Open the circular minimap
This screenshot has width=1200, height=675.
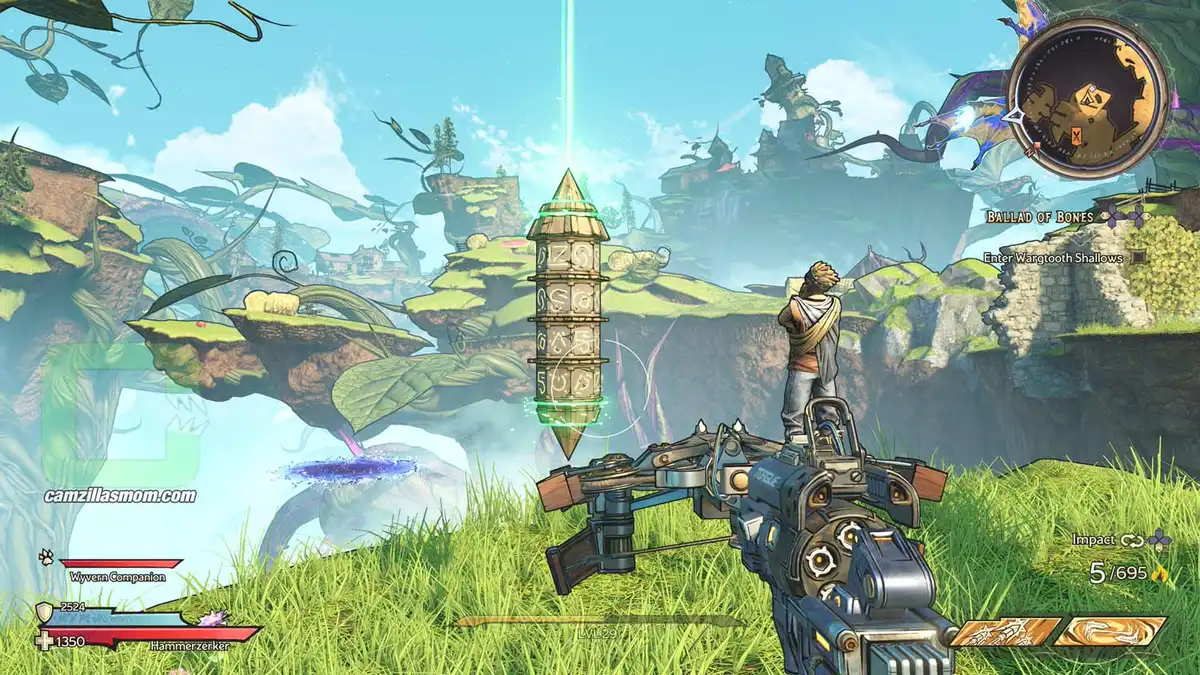pyautogui.click(x=1086, y=97)
